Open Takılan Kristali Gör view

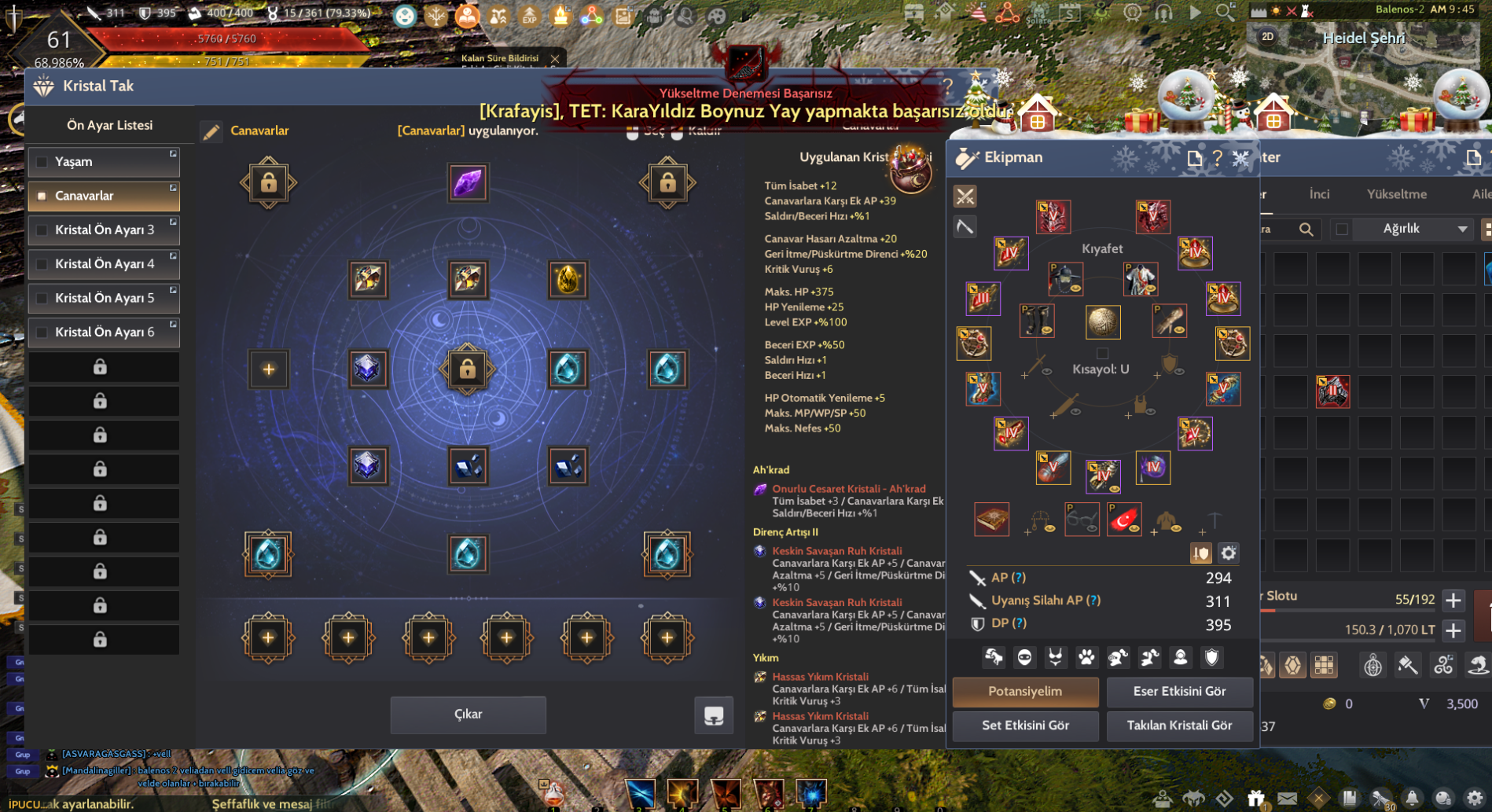[x=1179, y=726]
